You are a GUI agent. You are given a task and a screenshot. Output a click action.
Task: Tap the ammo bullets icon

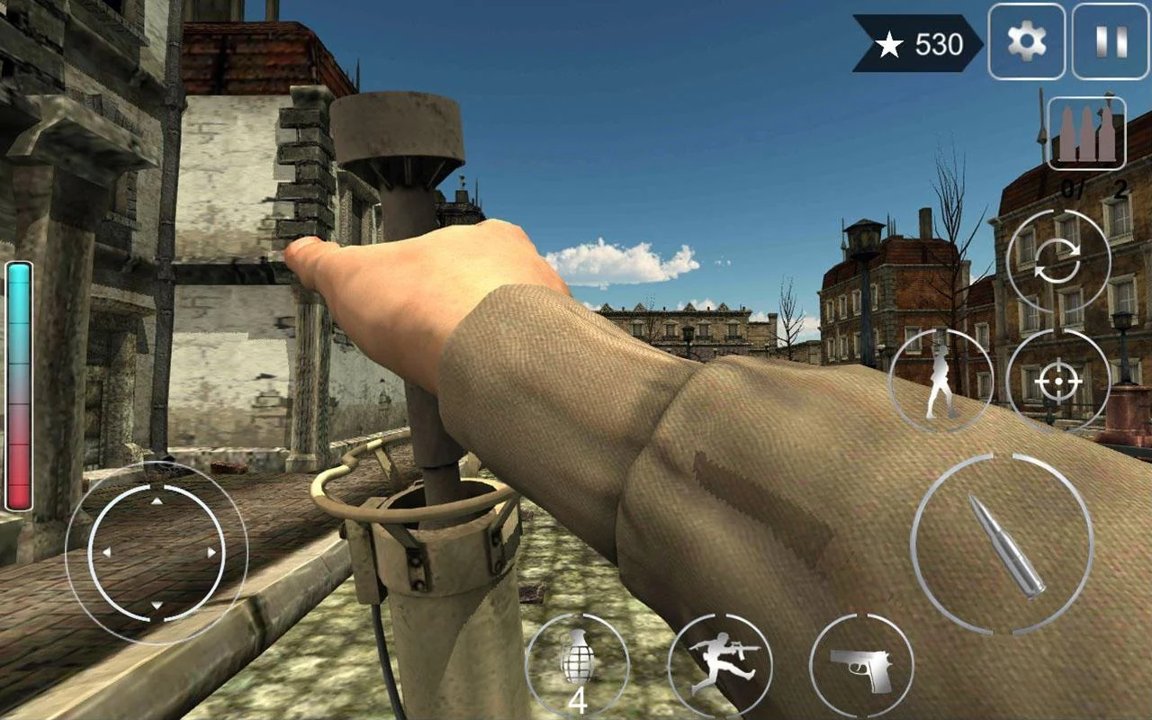tap(1086, 134)
